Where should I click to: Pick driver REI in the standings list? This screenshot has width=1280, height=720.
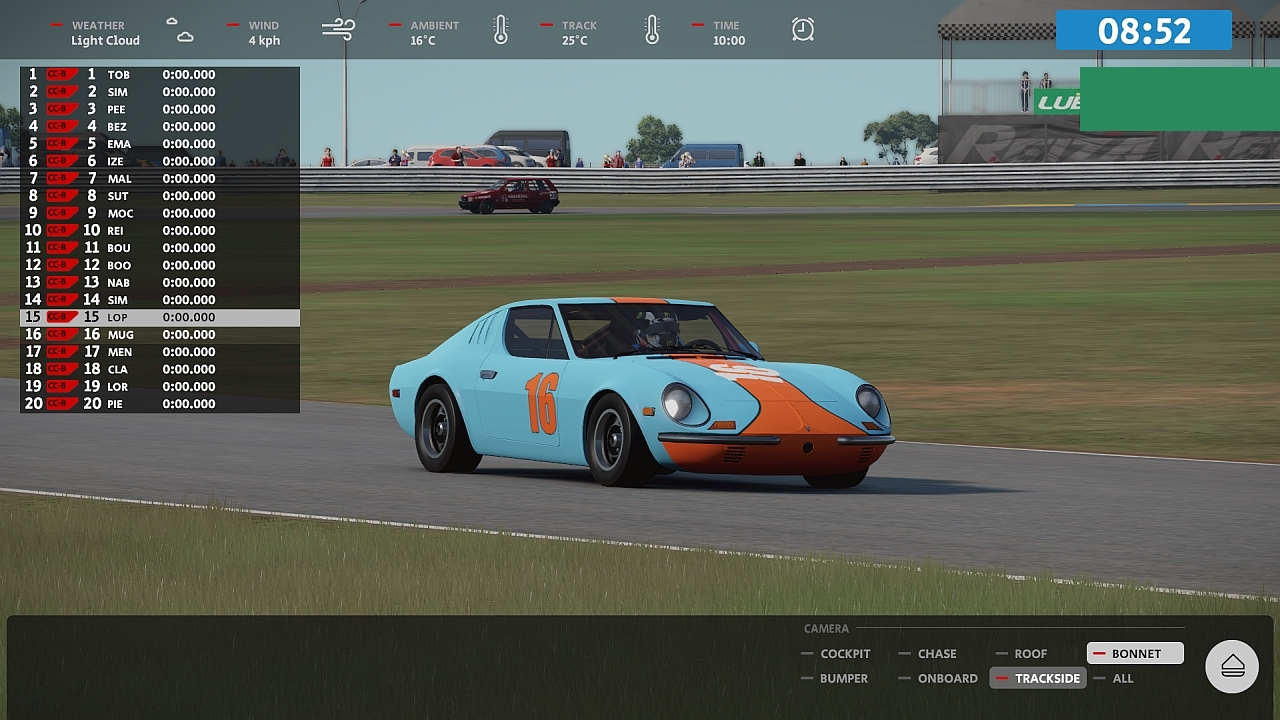160,231
